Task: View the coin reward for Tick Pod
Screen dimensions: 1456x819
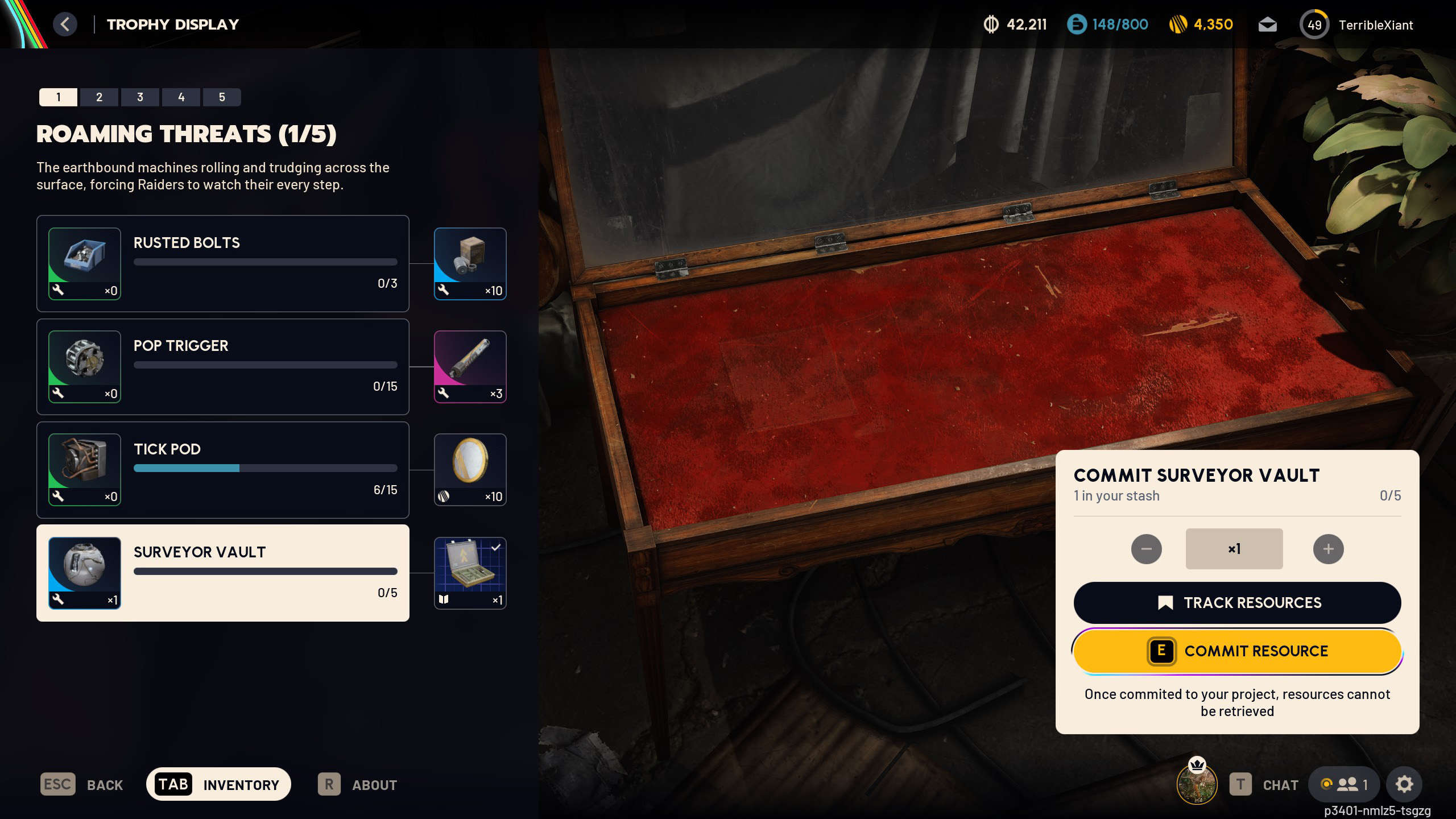Action: 470,470
